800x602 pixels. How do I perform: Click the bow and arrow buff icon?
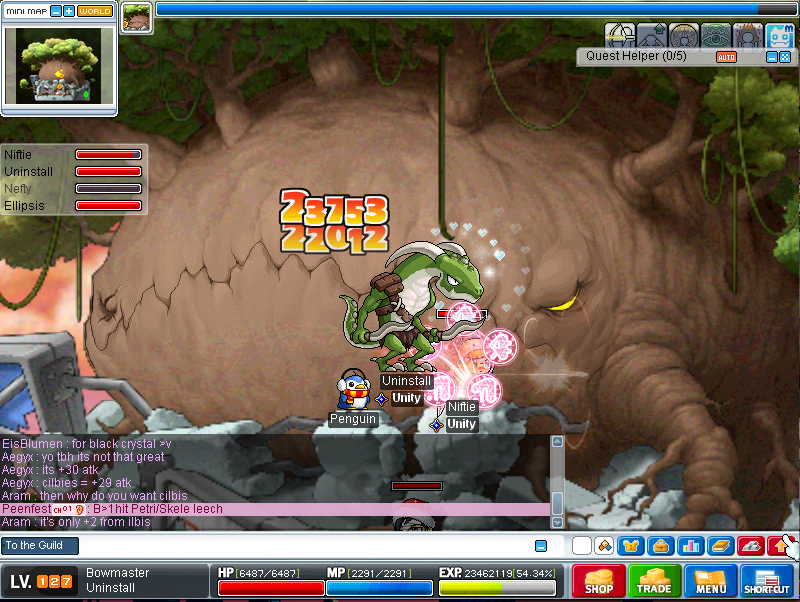(620, 35)
